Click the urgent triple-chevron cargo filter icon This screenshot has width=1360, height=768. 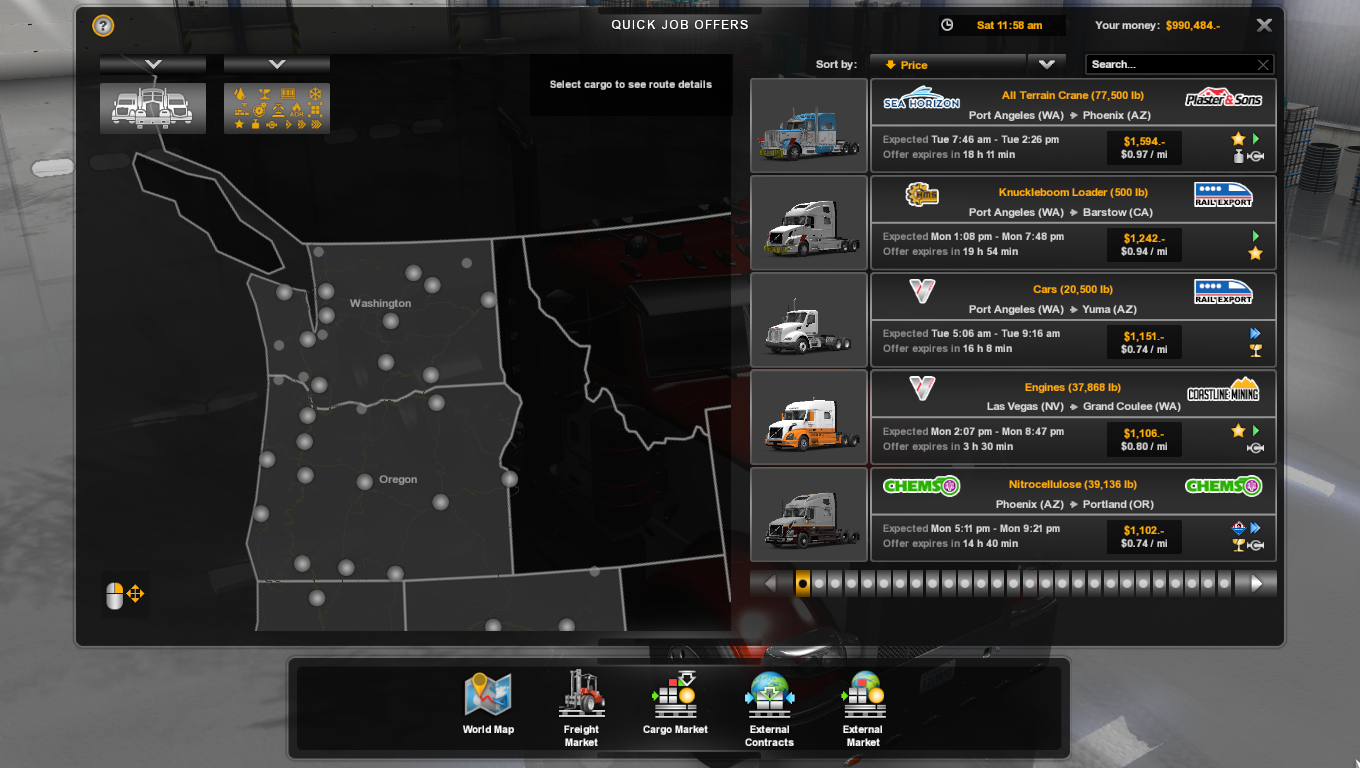point(317,124)
